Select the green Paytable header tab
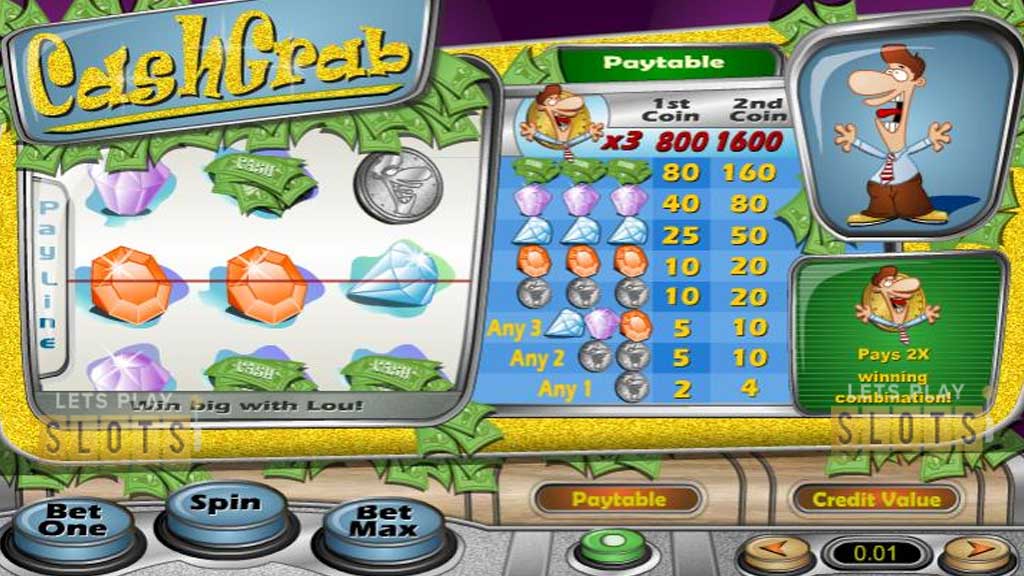Viewport: 1024px width, 576px height. coord(664,63)
